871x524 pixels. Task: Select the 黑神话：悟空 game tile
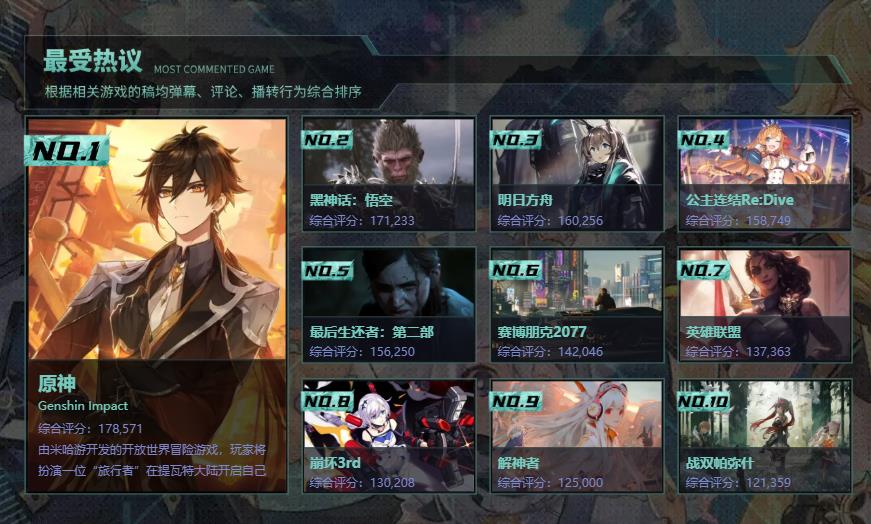pos(388,174)
